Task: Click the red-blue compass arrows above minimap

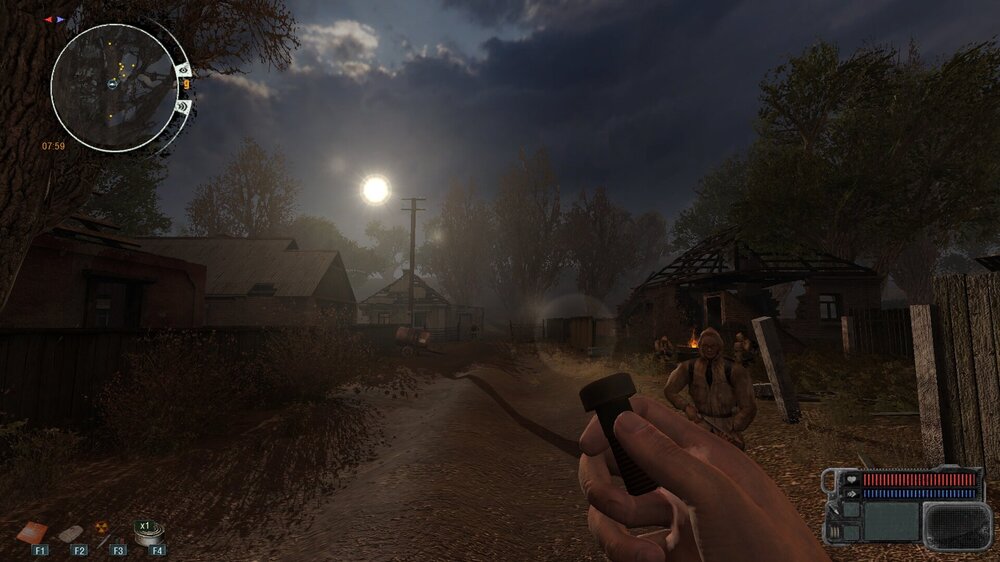Action: pyautogui.click(x=54, y=19)
